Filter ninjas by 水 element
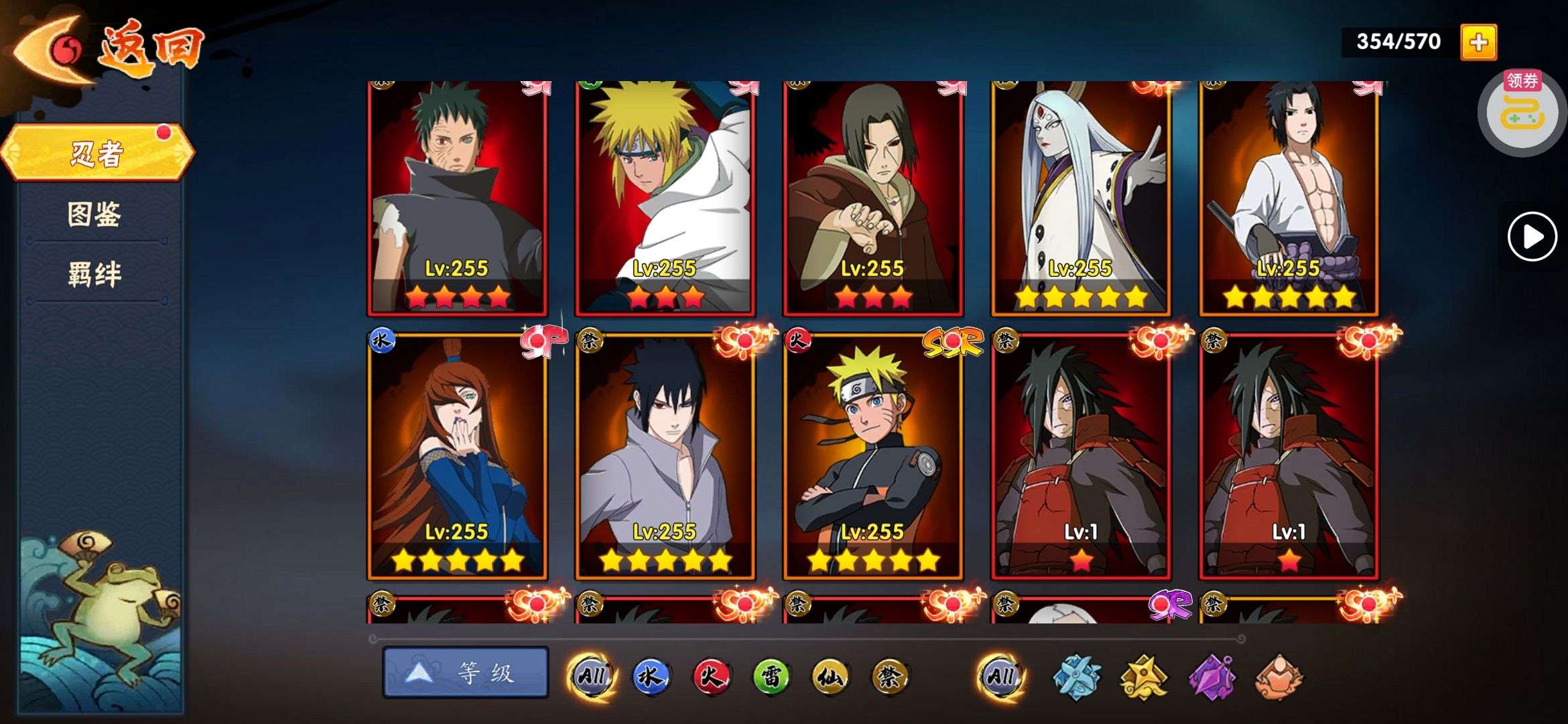Image resolution: width=1568 pixels, height=724 pixels. 650,676
